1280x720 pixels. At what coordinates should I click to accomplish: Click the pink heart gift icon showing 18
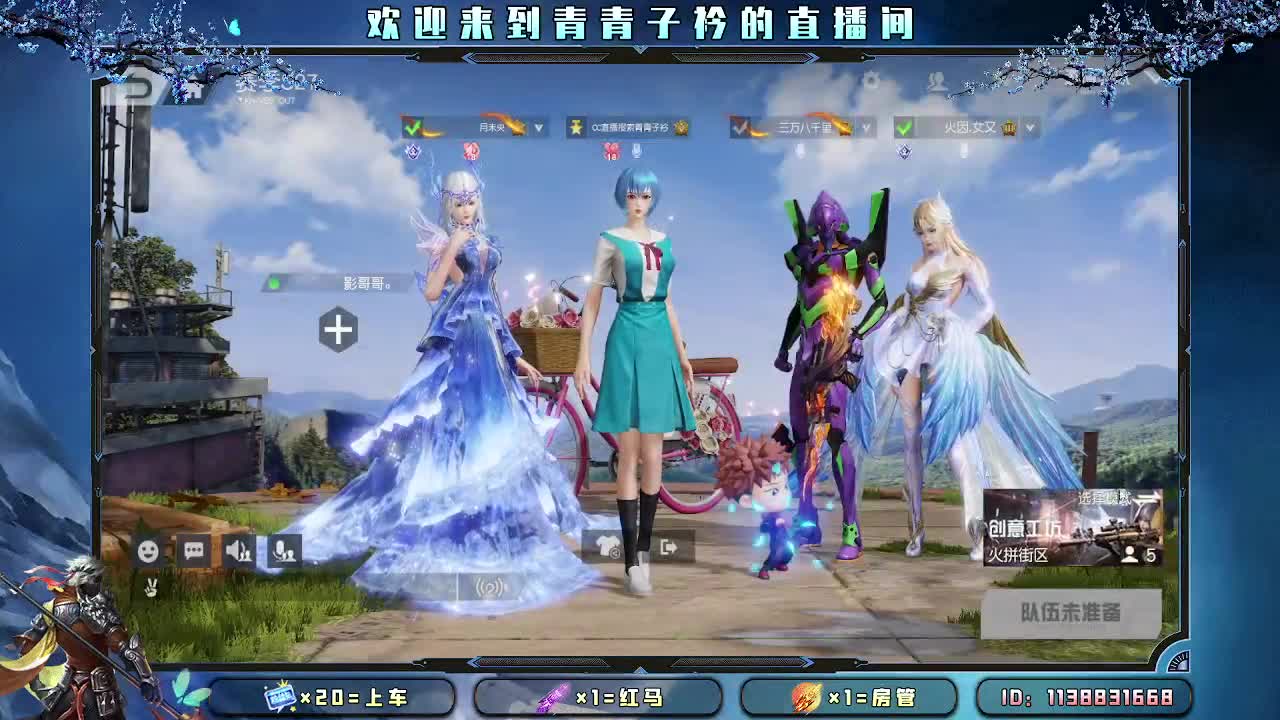(611, 153)
